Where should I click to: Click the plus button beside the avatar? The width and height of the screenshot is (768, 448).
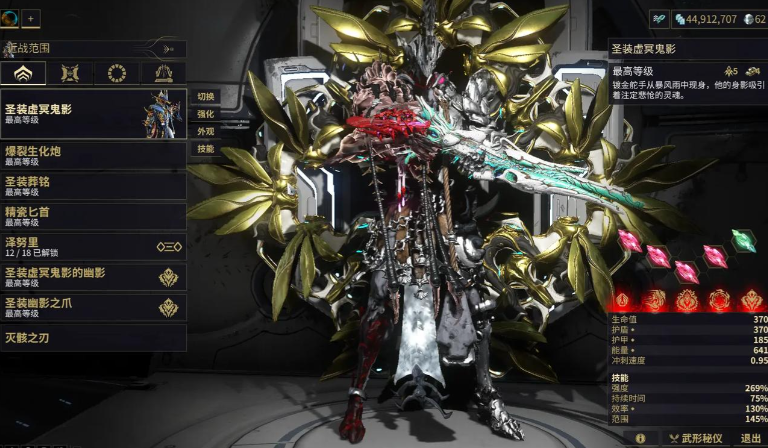(30, 18)
